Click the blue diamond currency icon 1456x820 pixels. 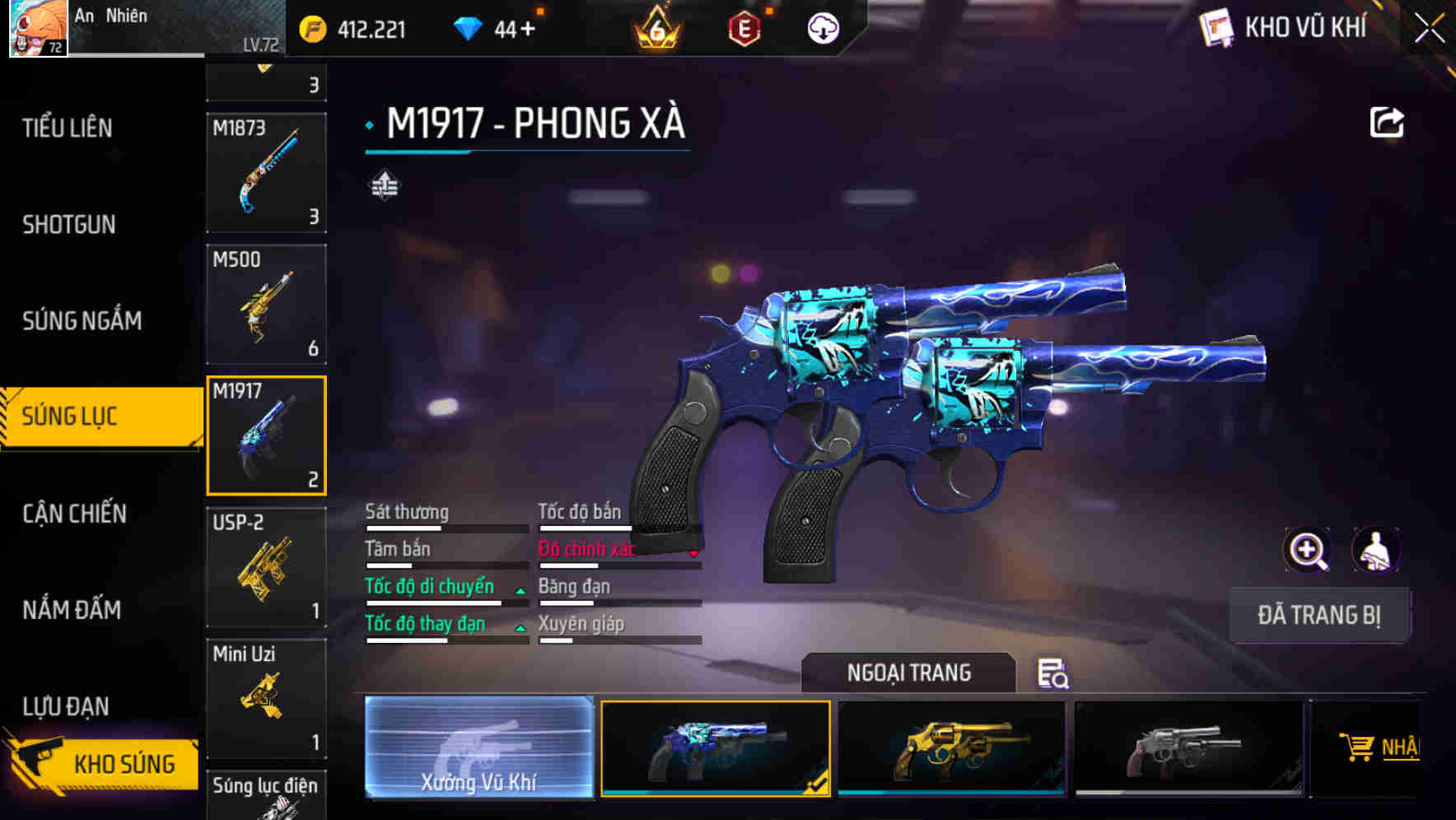(469, 27)
